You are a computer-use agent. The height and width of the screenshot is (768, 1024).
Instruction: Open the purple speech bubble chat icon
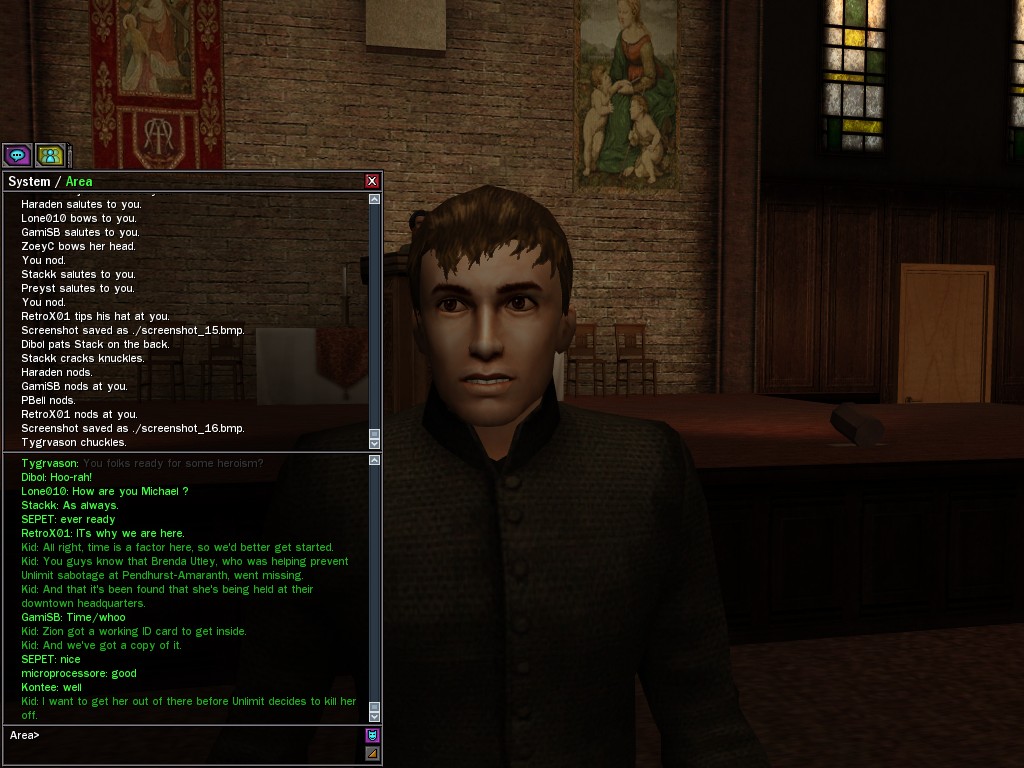coord(17,155)
